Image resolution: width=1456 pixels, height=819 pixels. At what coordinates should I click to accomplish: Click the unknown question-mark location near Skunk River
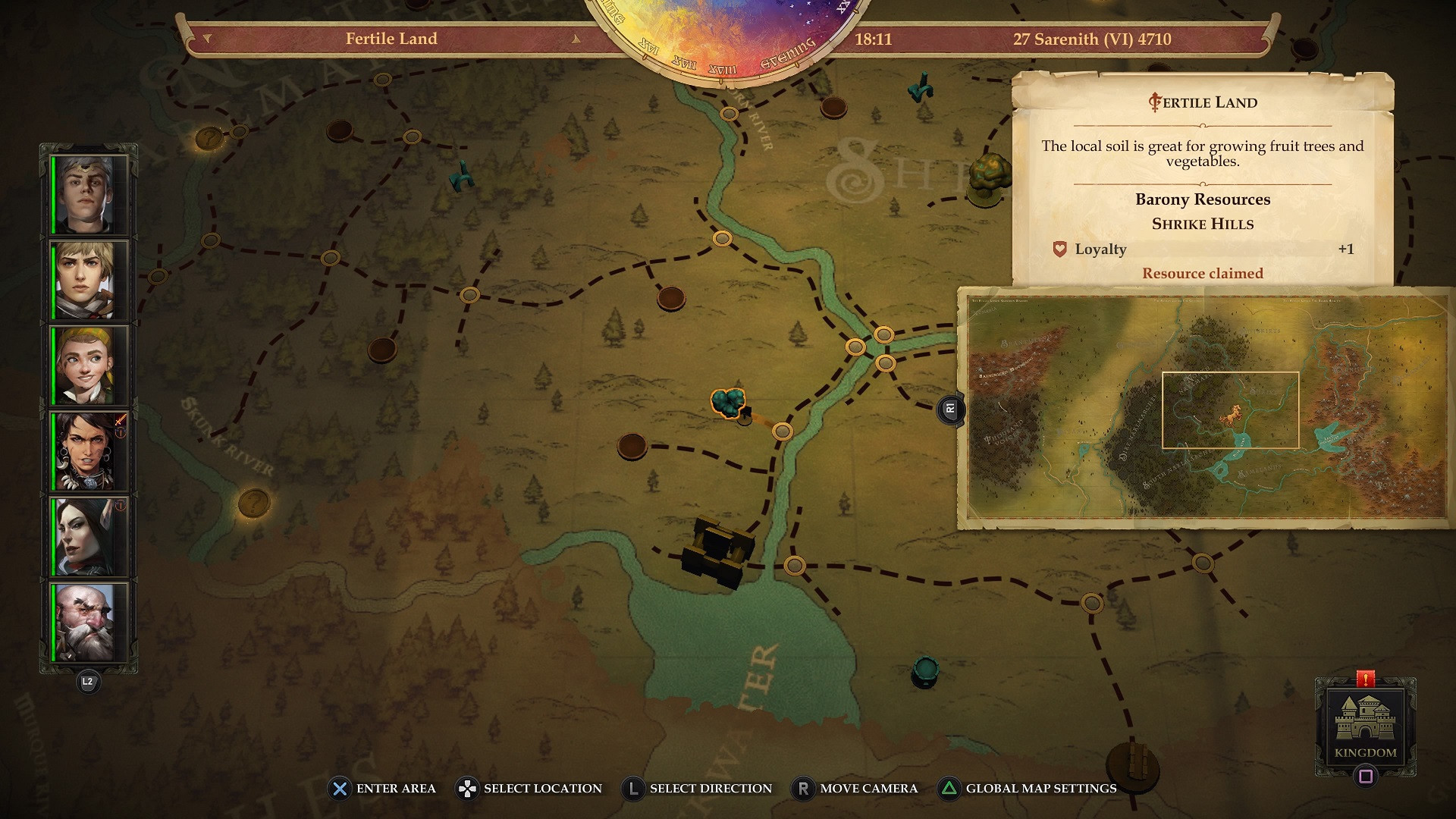coord(253,502)
